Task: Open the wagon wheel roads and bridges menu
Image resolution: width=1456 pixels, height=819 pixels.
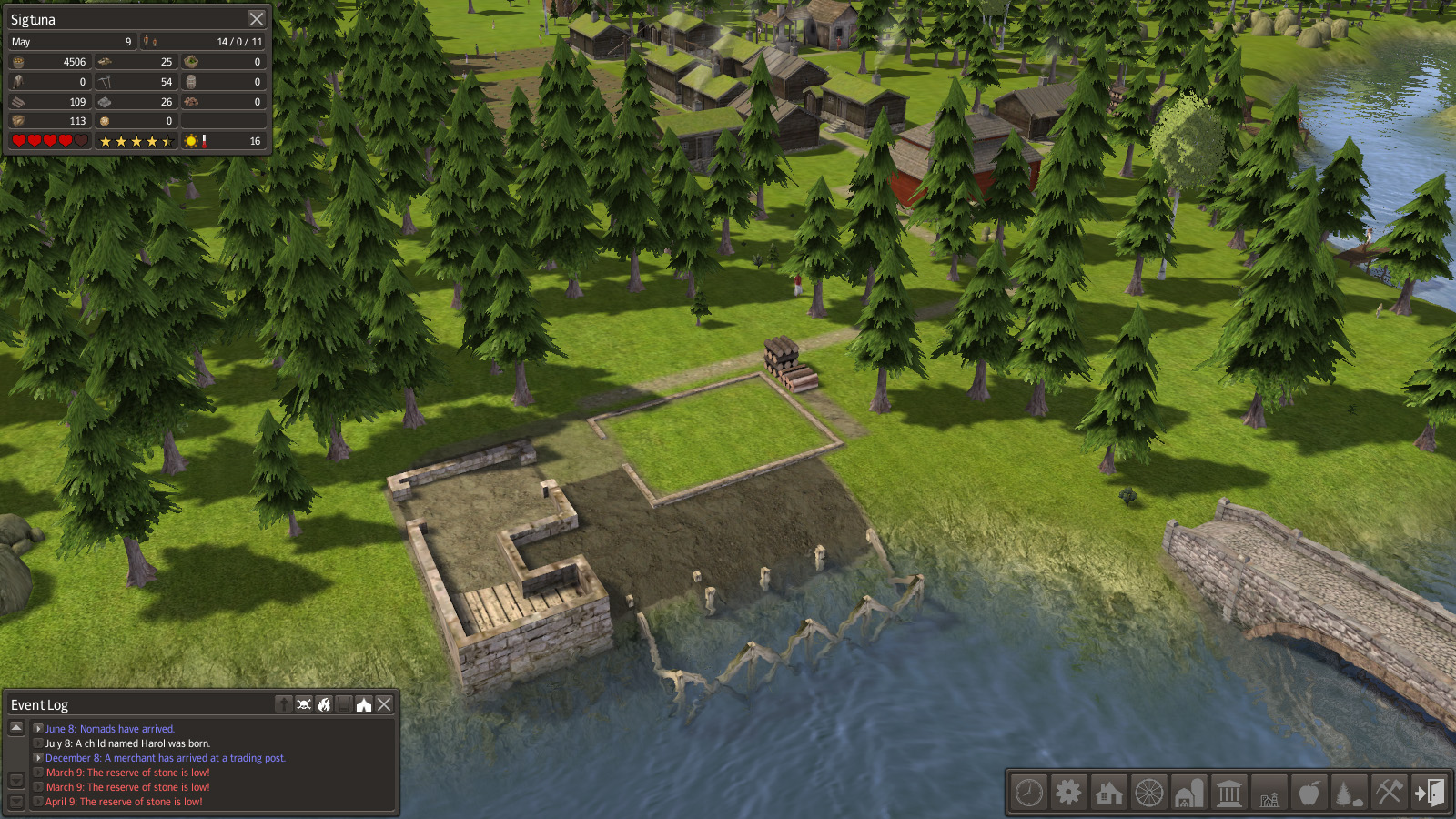Action: point(1149,793)
